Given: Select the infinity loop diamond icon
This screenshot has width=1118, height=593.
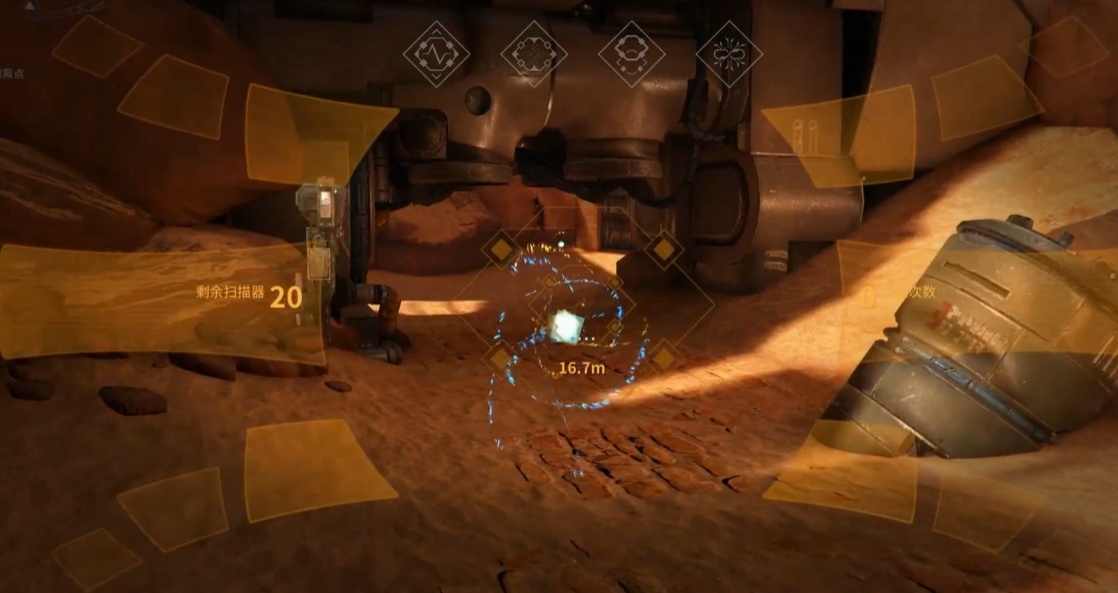Looking at the screenshot, I should (728, 54).
